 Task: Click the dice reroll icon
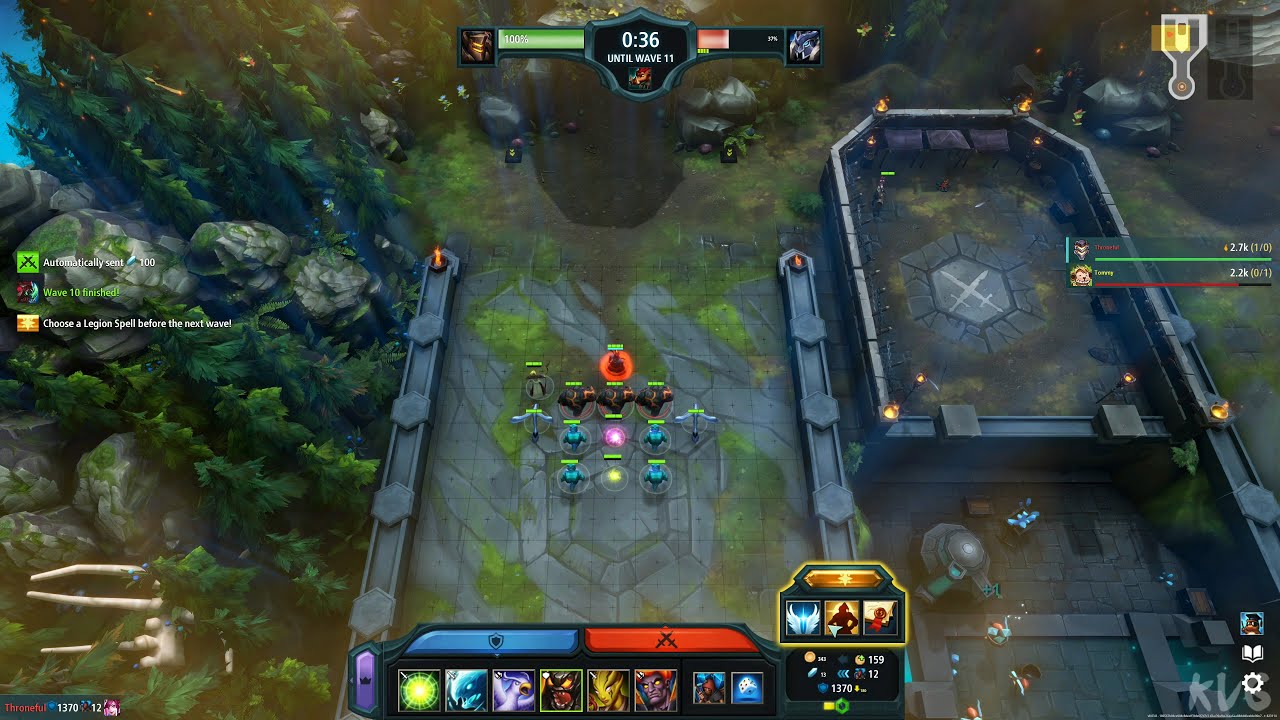(x=747, y=687)
